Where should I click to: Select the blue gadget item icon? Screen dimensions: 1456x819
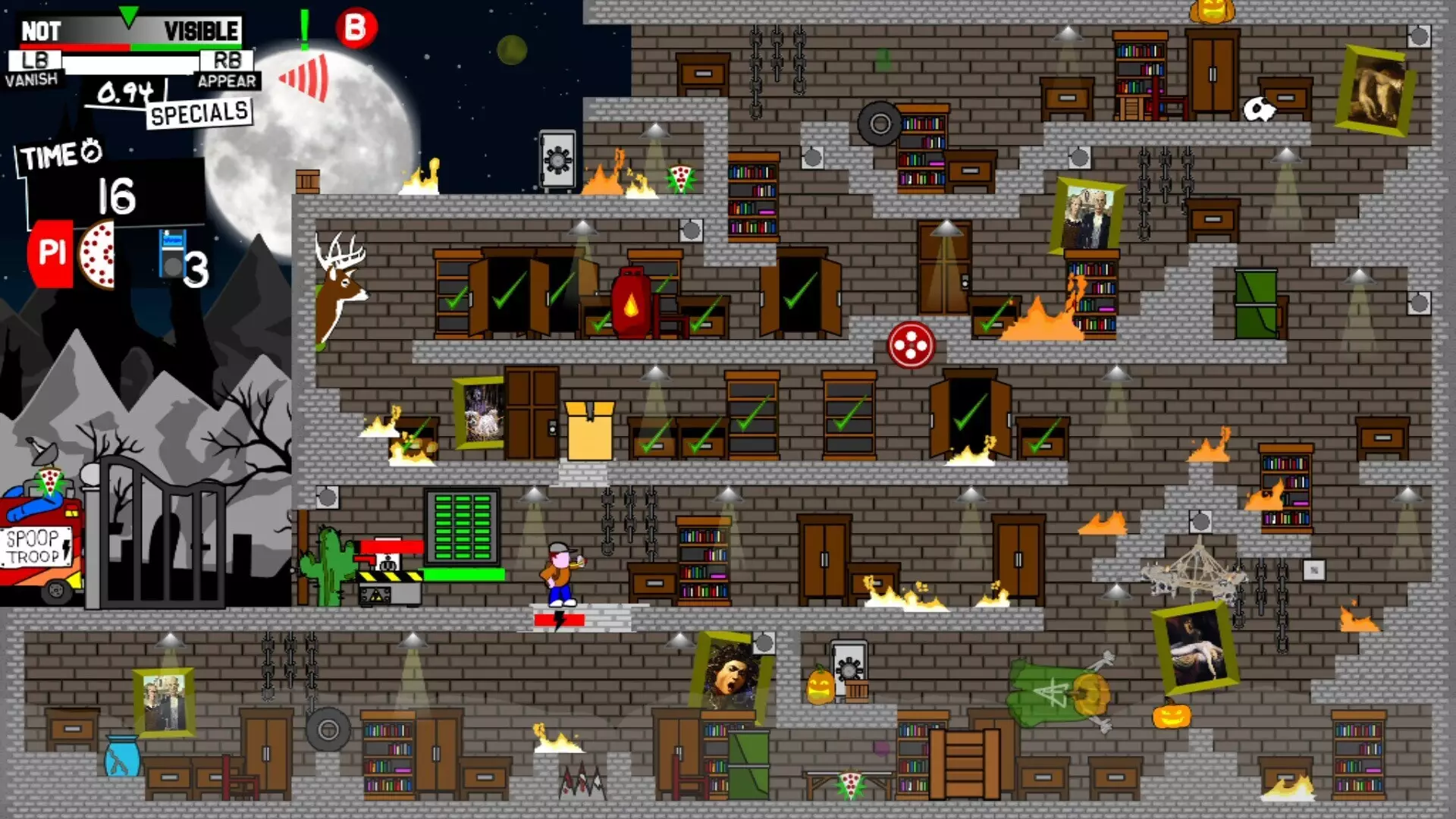pos(172,255)
